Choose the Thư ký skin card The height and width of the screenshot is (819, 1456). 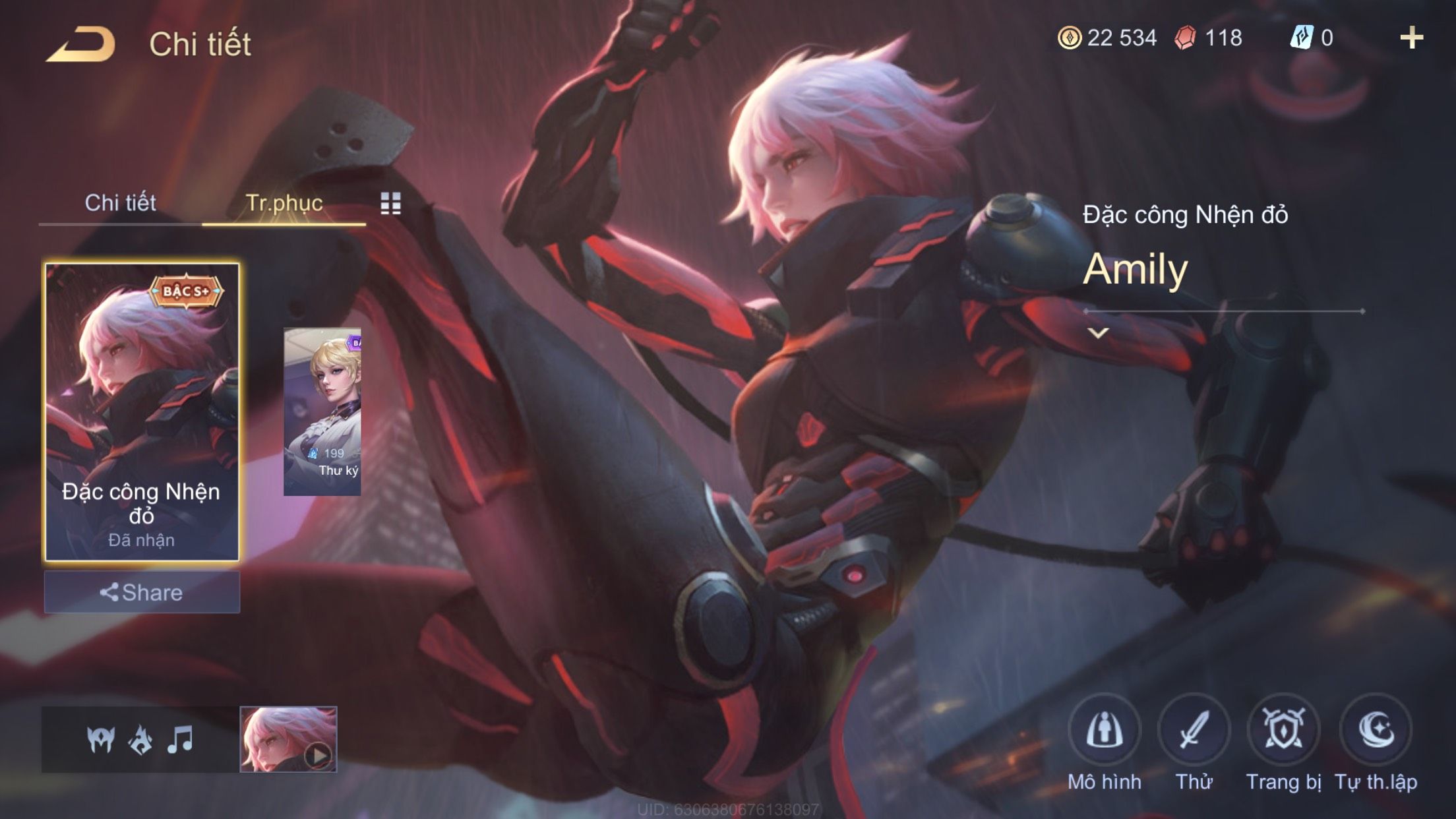322,411
